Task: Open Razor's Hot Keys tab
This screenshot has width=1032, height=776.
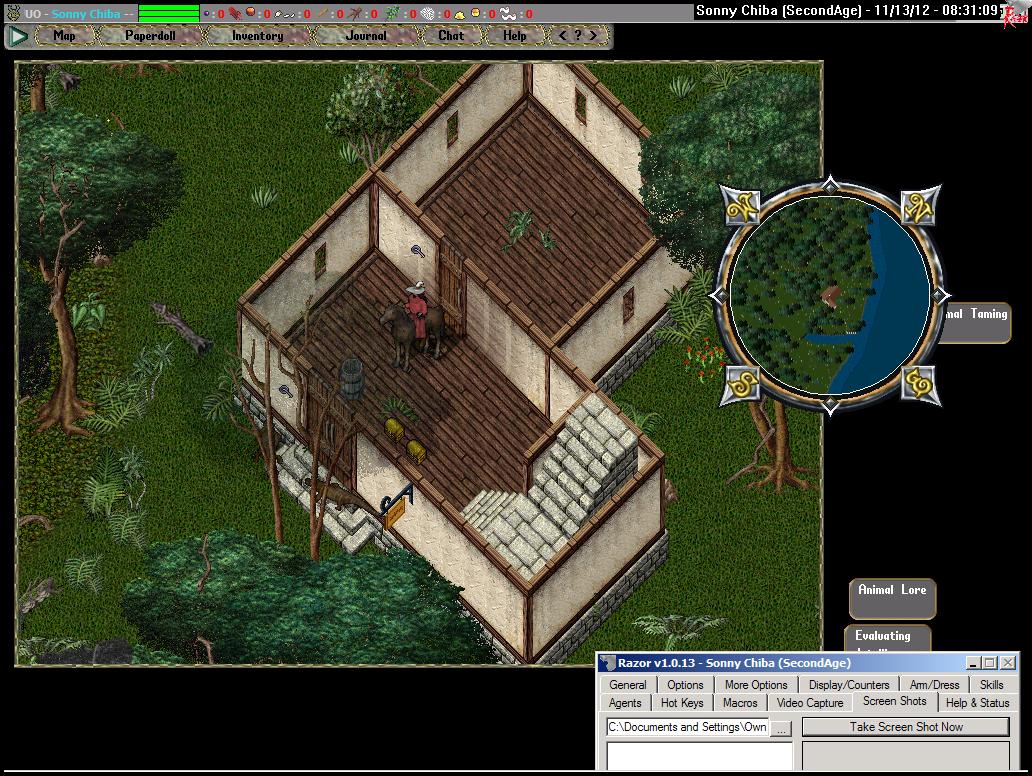Action: (x=682, y=703)
